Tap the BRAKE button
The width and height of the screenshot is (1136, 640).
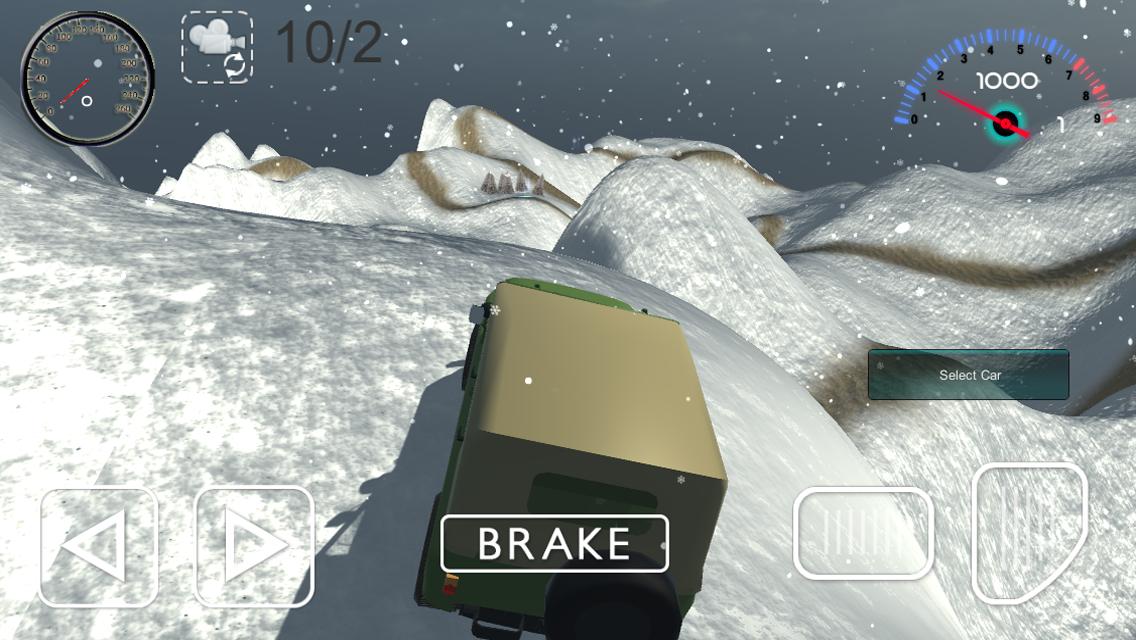[x=555, y=543]
